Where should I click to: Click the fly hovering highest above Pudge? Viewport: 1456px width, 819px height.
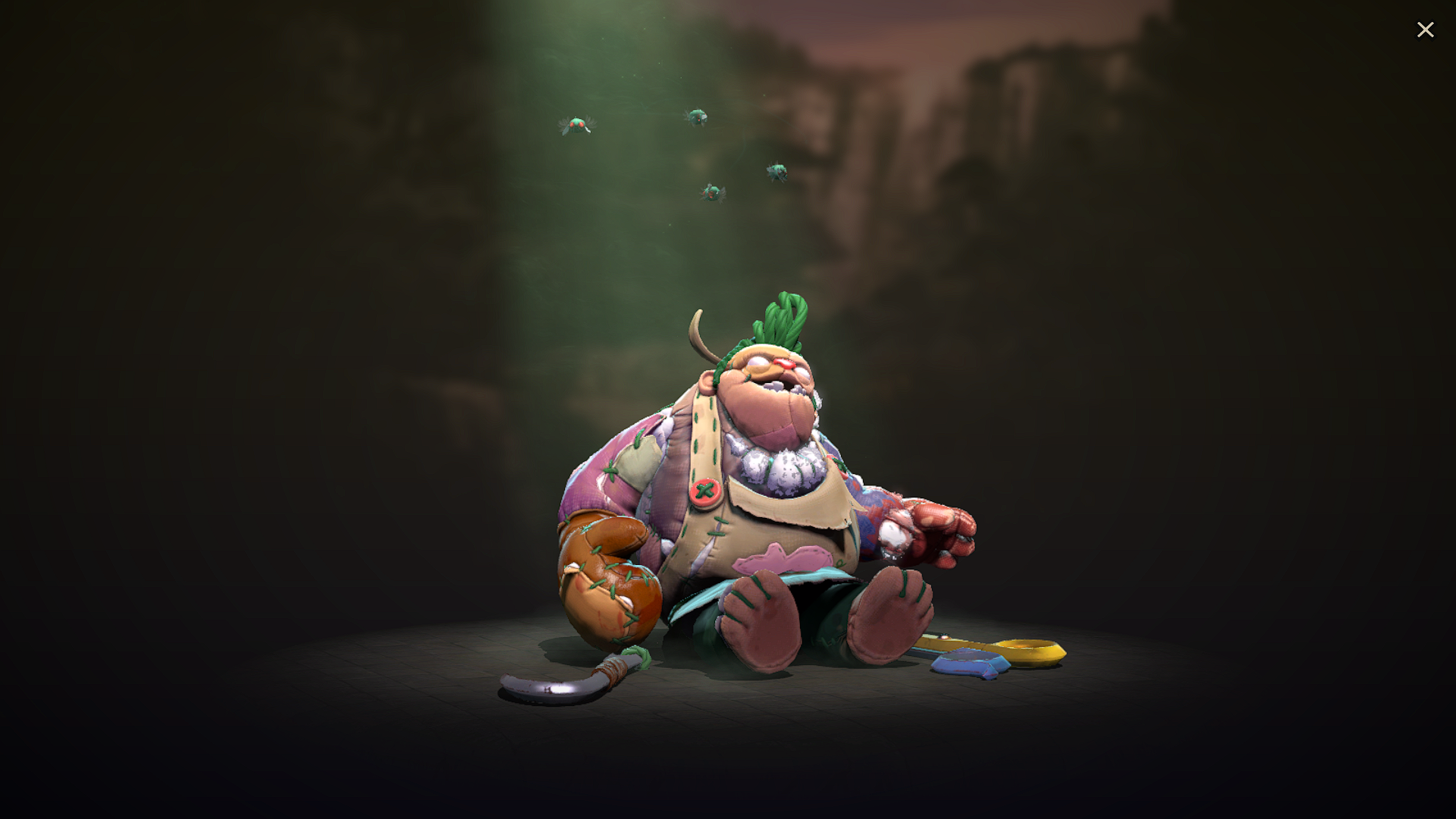tap(696, 115)
